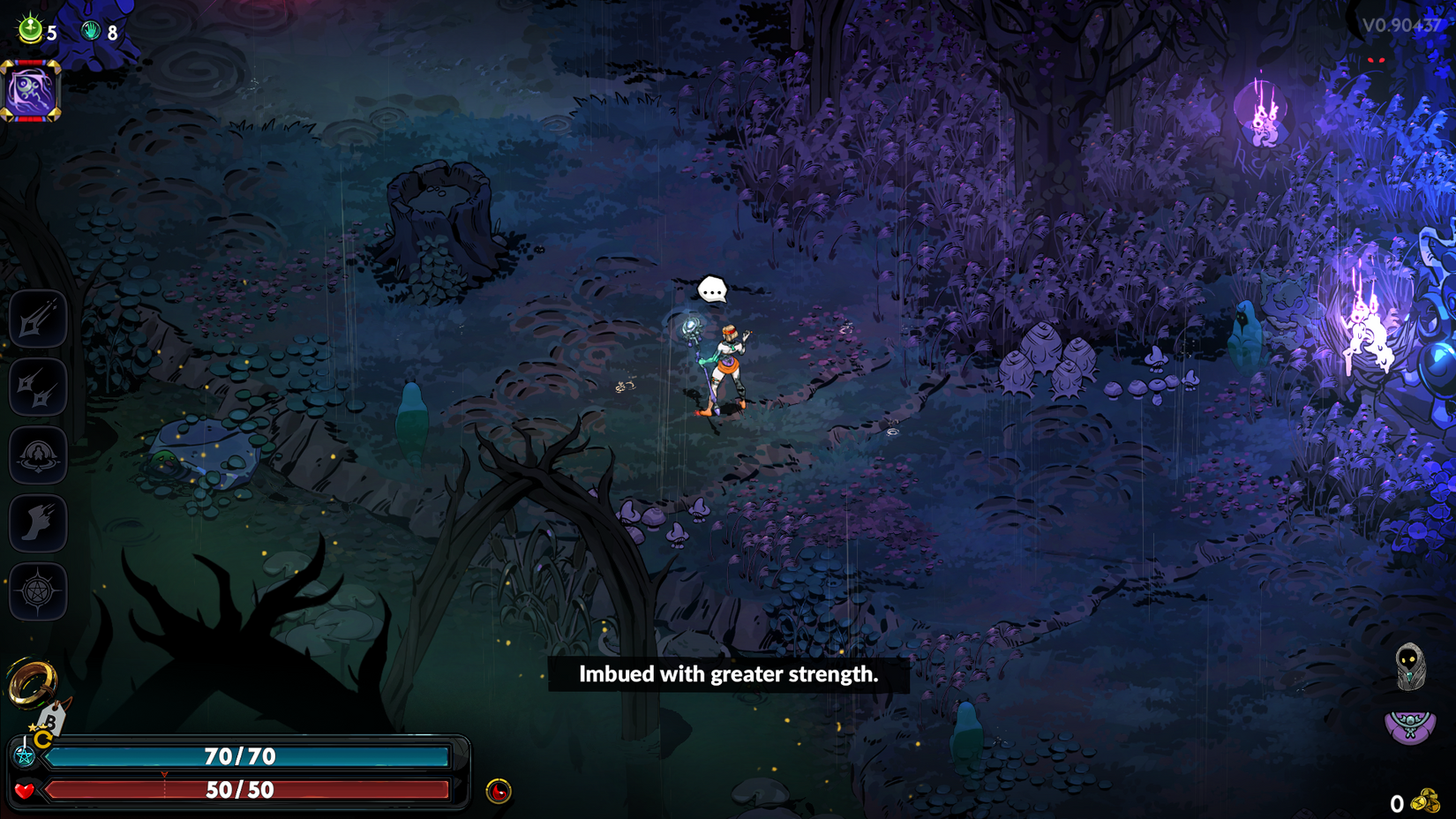Select the Special boon slot with twin shards

tap(38, 387)
